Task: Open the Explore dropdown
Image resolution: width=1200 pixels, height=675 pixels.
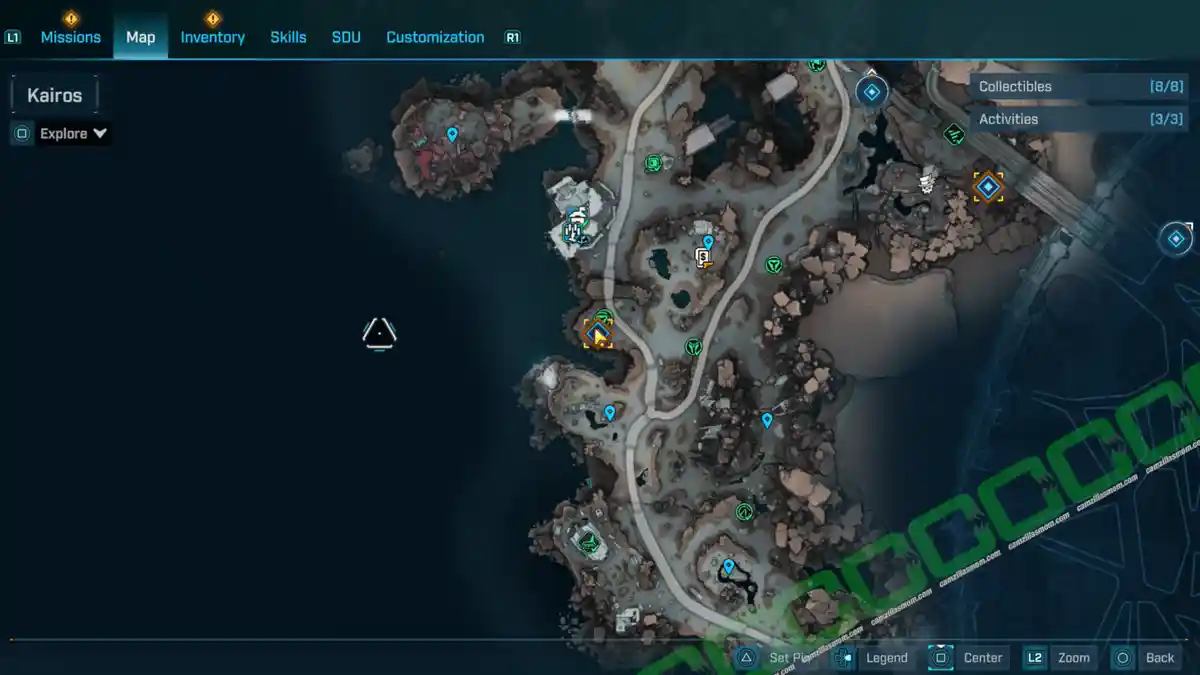Action: pyautogui.click(x=73, y=133)
